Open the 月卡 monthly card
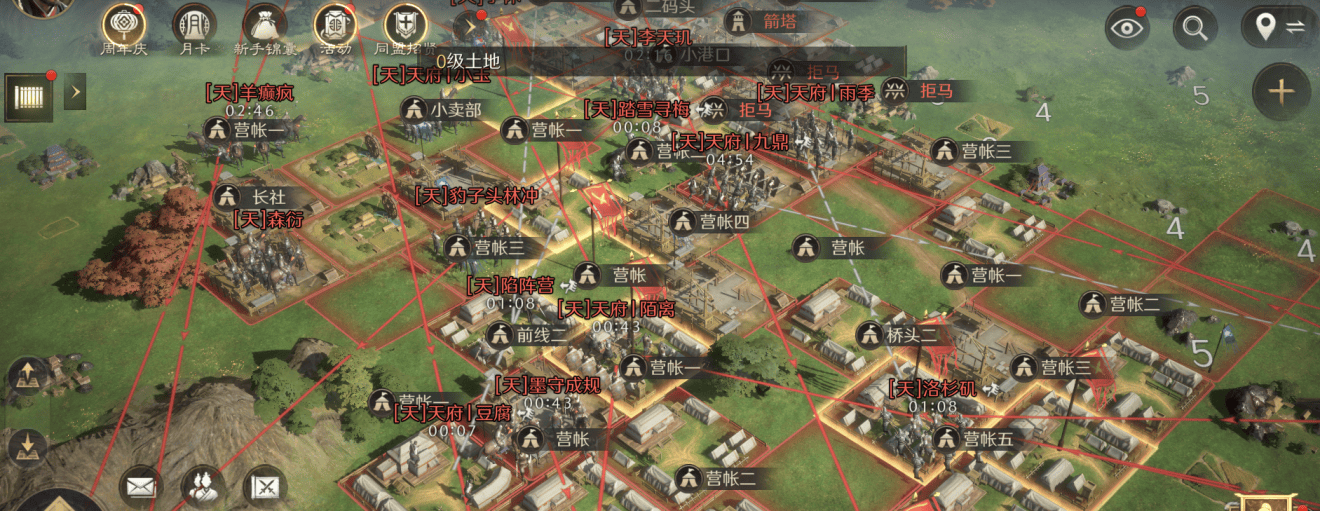1320x511 pixels. [x=194, y=24]
